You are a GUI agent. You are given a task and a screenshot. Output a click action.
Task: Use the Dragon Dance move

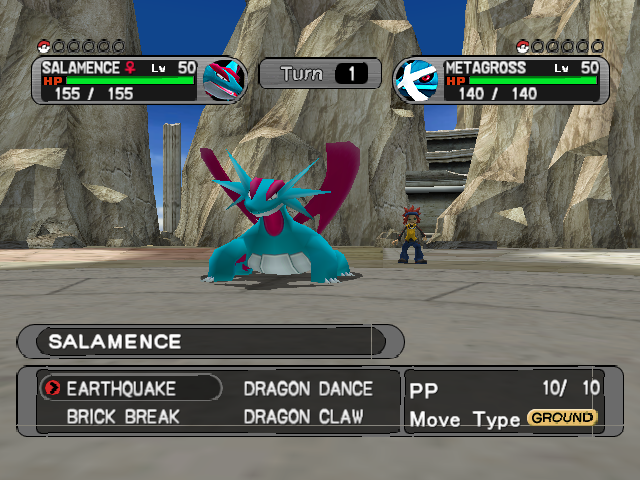308,388
